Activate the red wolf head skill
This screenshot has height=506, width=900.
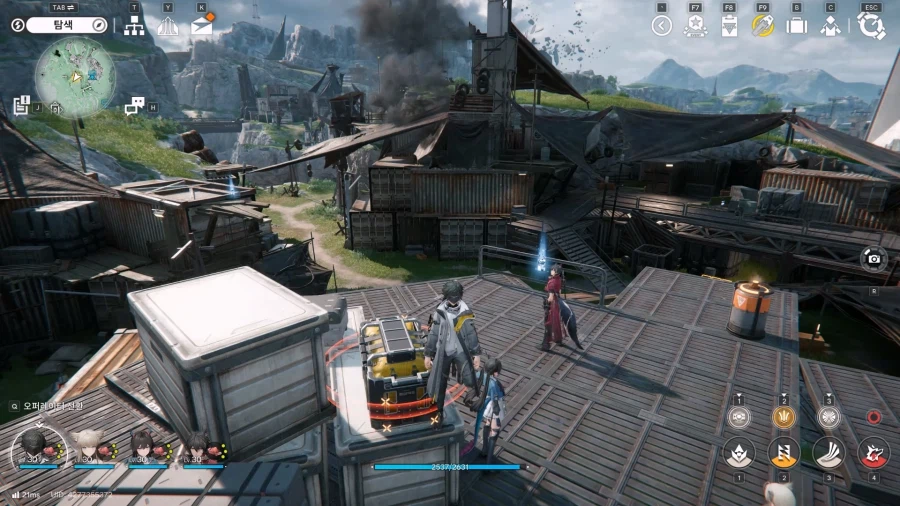873,452
